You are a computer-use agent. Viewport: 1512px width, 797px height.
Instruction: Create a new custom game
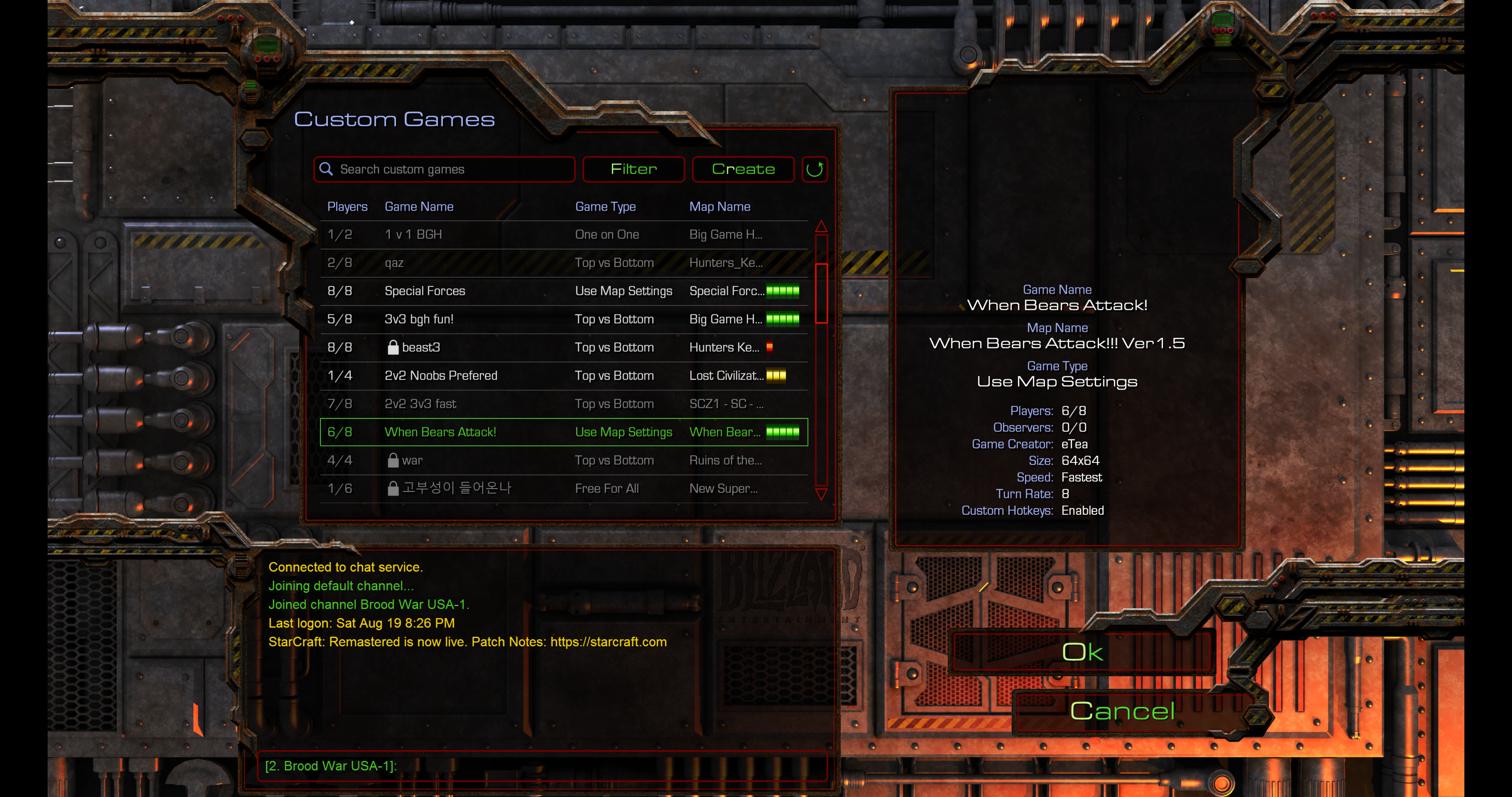[x=743, y=170]
